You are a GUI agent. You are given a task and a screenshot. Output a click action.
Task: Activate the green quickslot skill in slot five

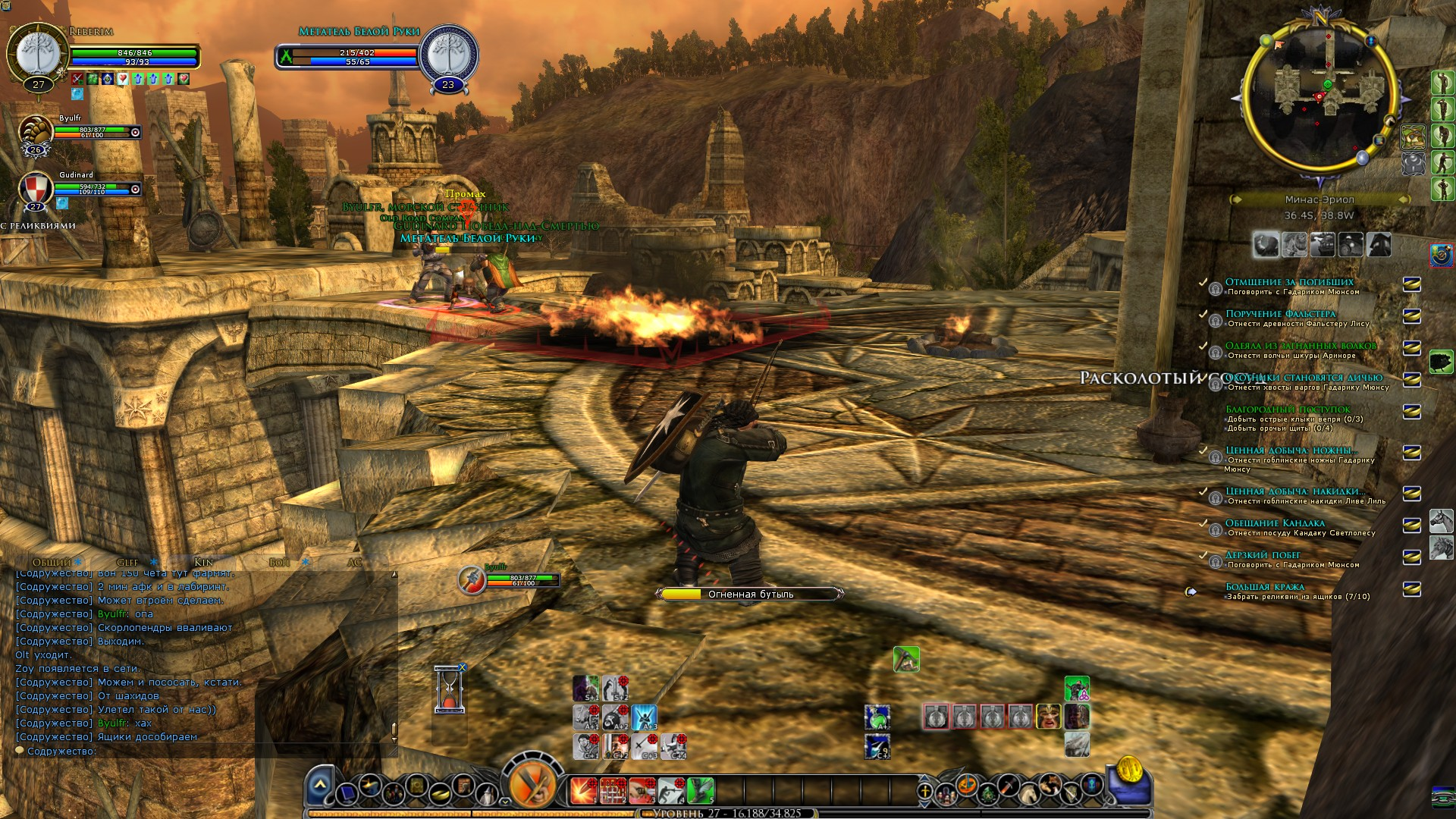701,790
